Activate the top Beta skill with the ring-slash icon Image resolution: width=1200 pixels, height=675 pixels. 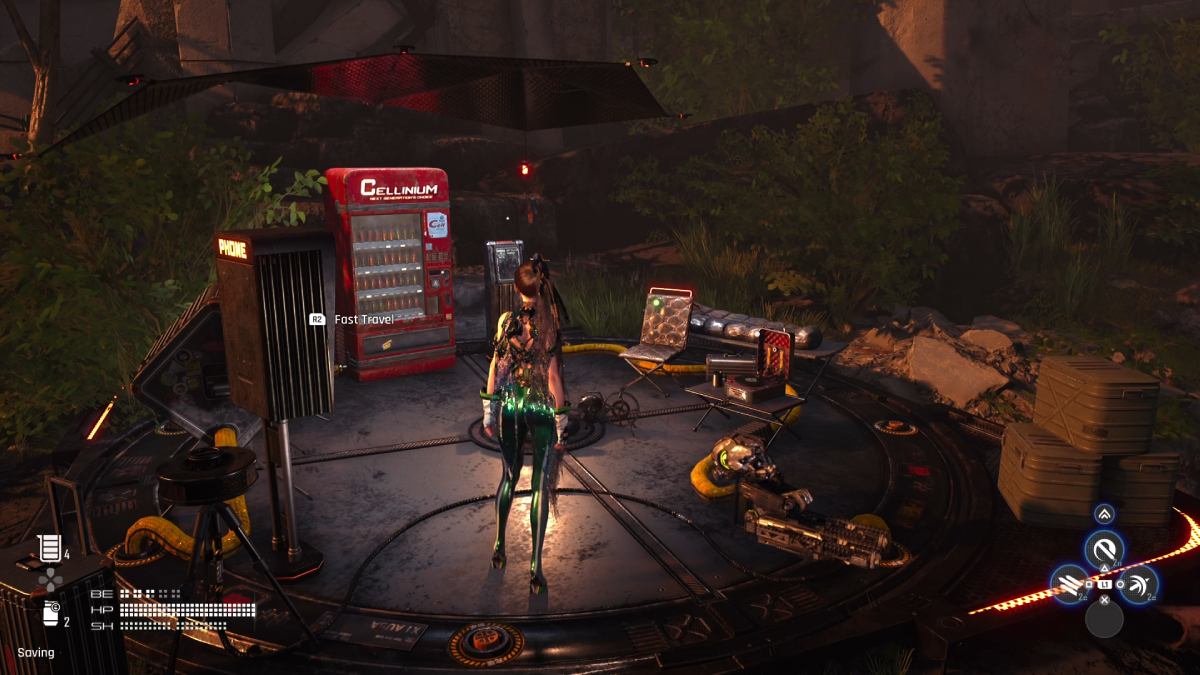coord(1104,549)
